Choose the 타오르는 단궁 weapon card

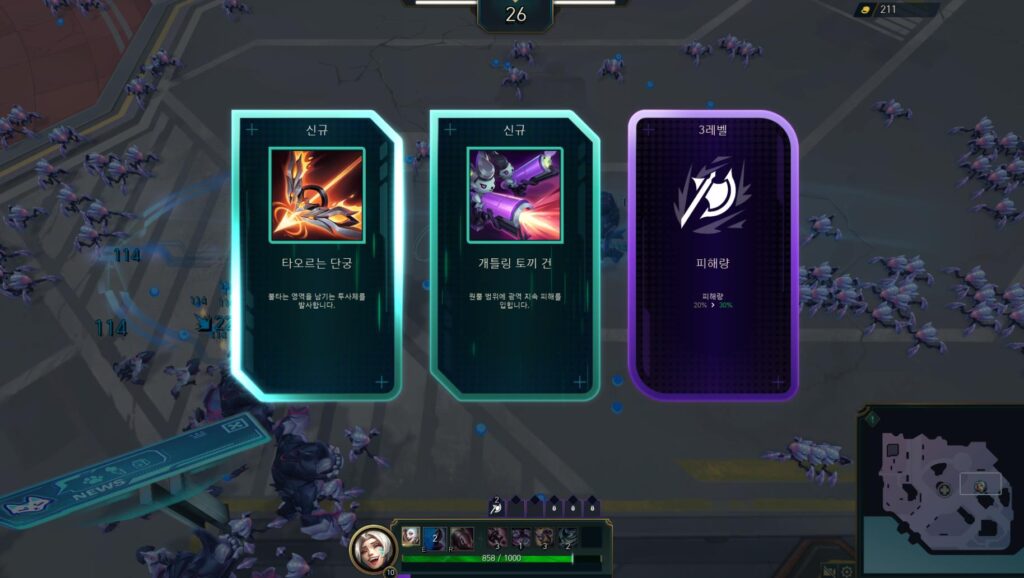[x=316, y=255]
